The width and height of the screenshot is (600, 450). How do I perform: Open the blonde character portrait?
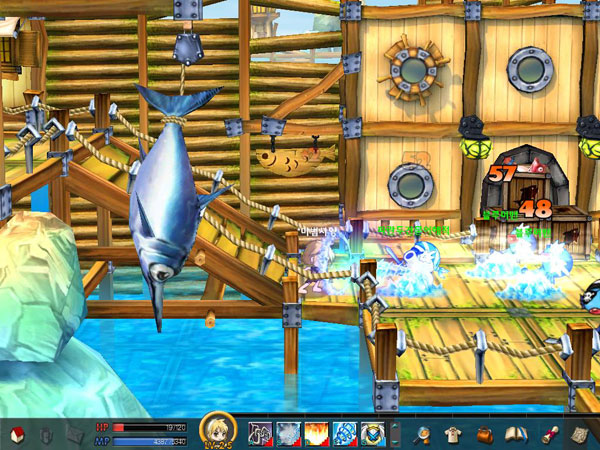[x=218, y=430]
